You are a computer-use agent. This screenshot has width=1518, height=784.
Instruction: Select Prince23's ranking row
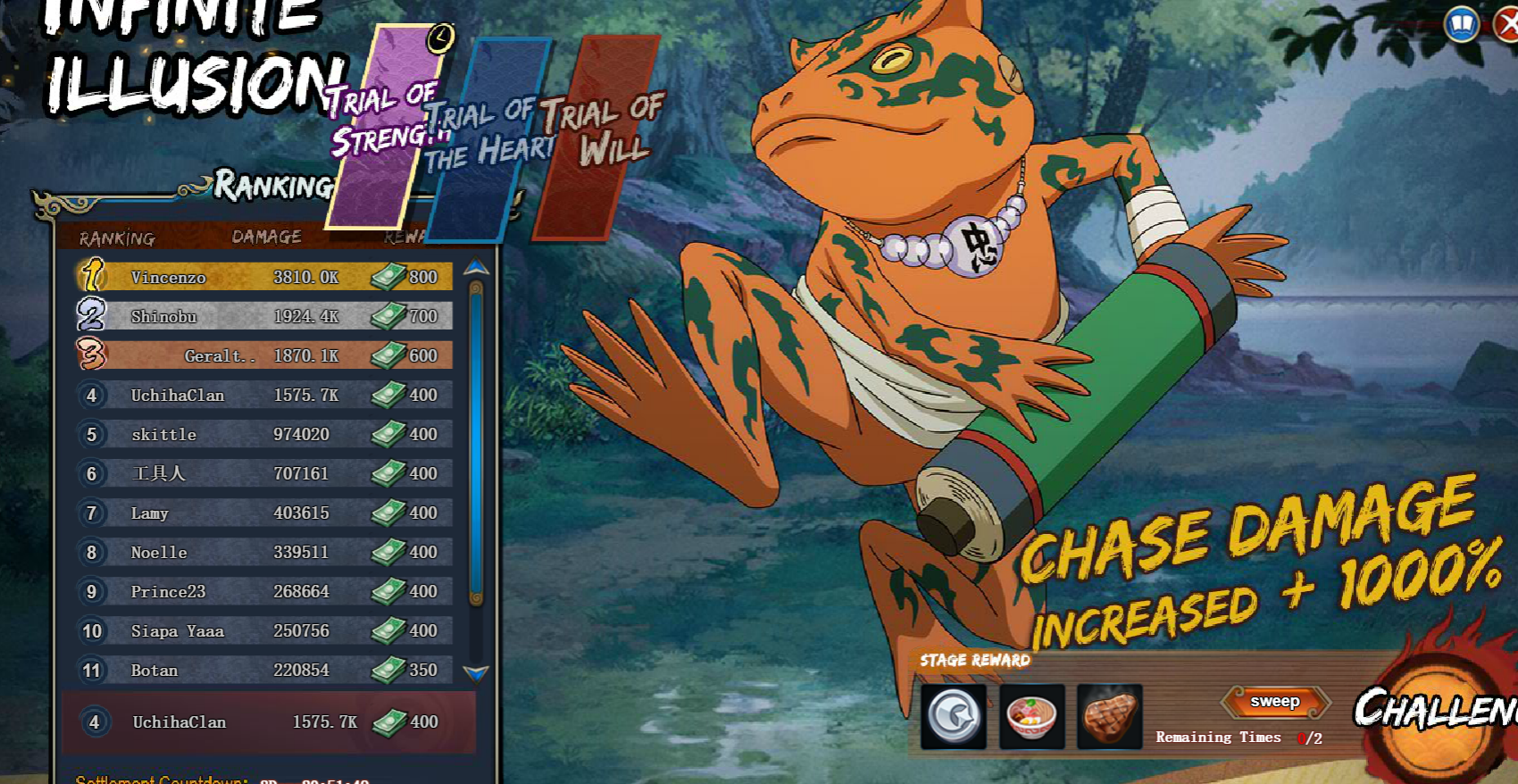(x=264, y=591)
